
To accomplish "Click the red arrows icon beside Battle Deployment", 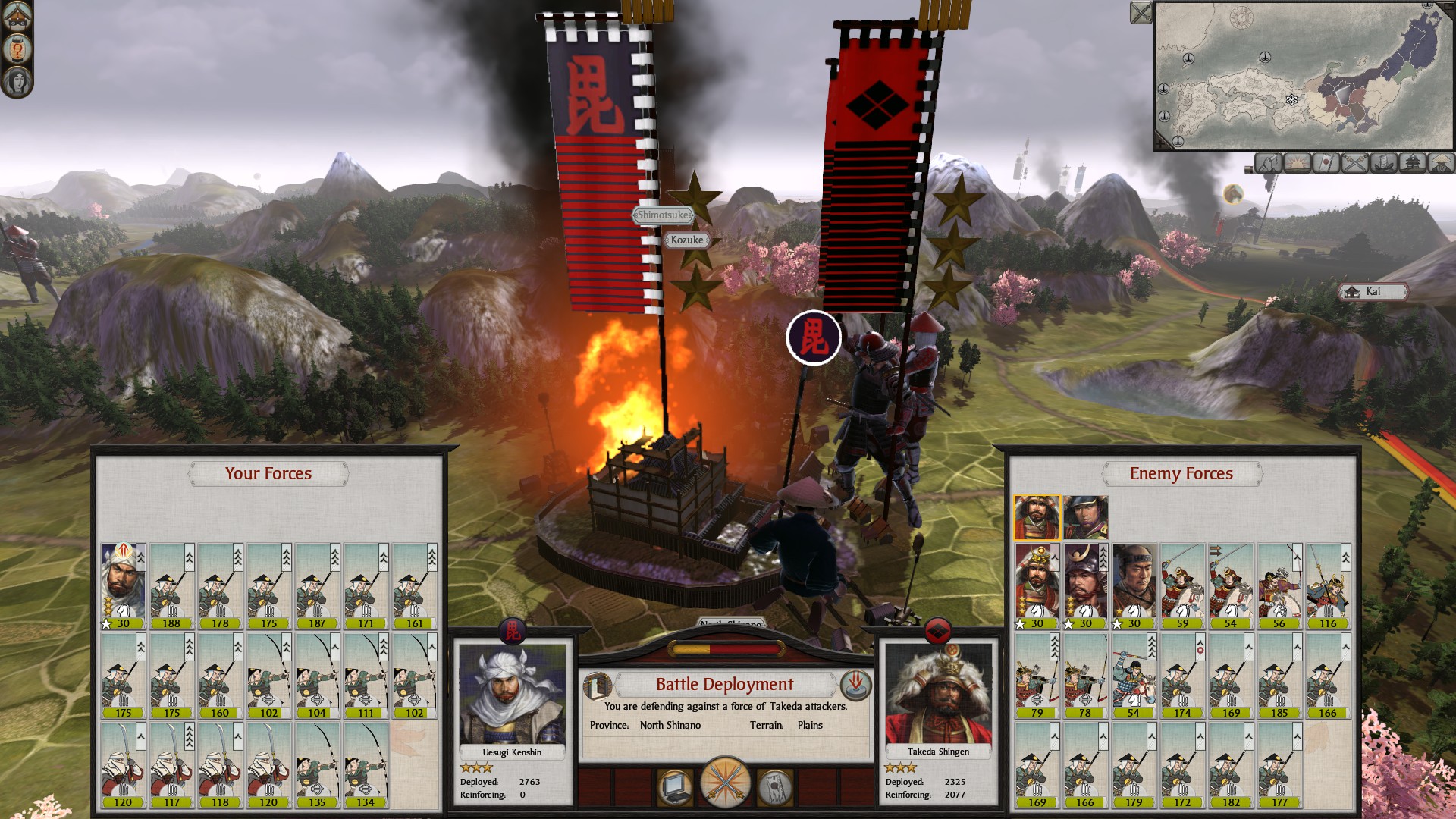I will (855, 686).
